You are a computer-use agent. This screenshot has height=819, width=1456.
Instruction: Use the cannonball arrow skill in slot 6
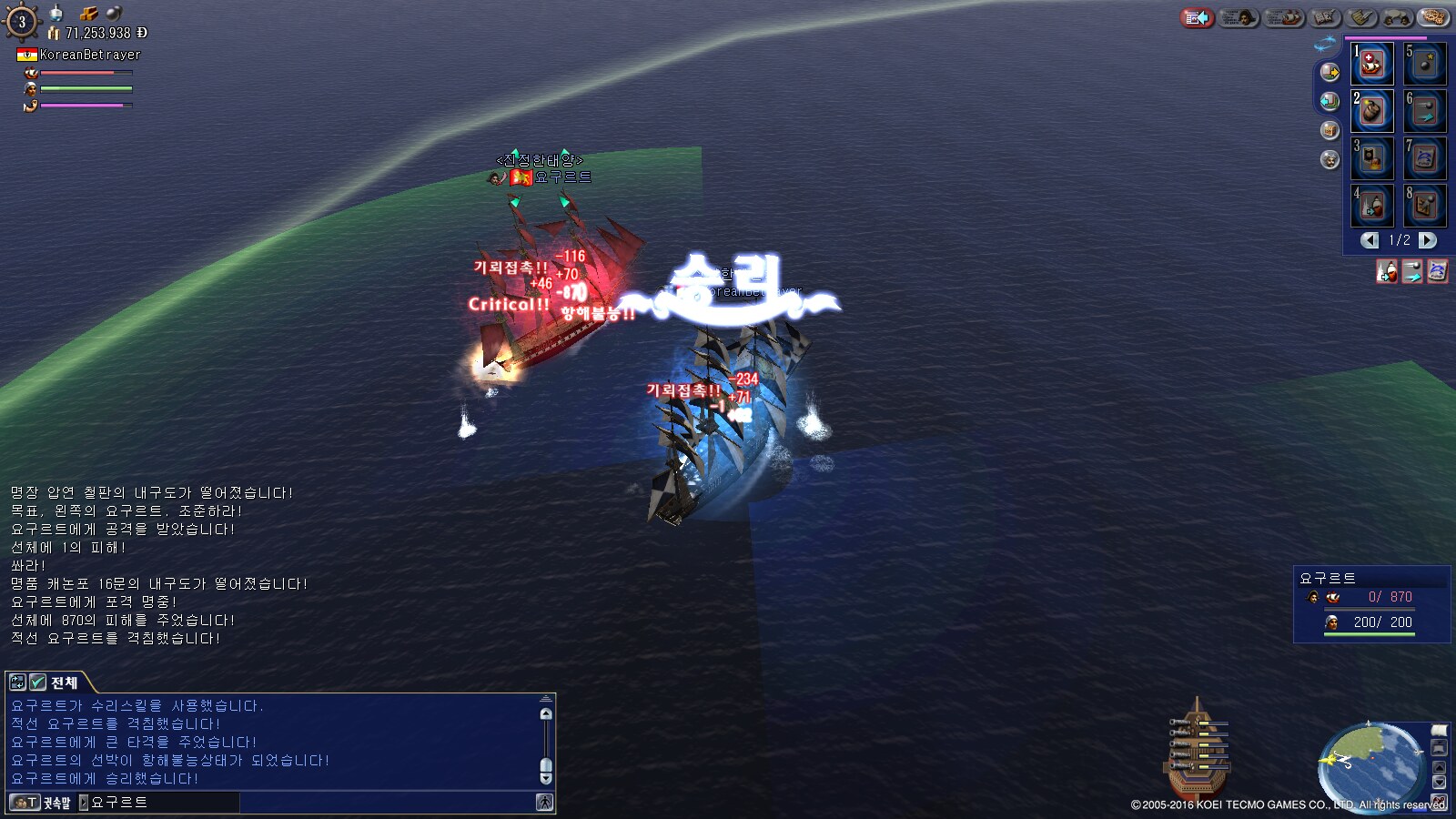point(1424,111)
